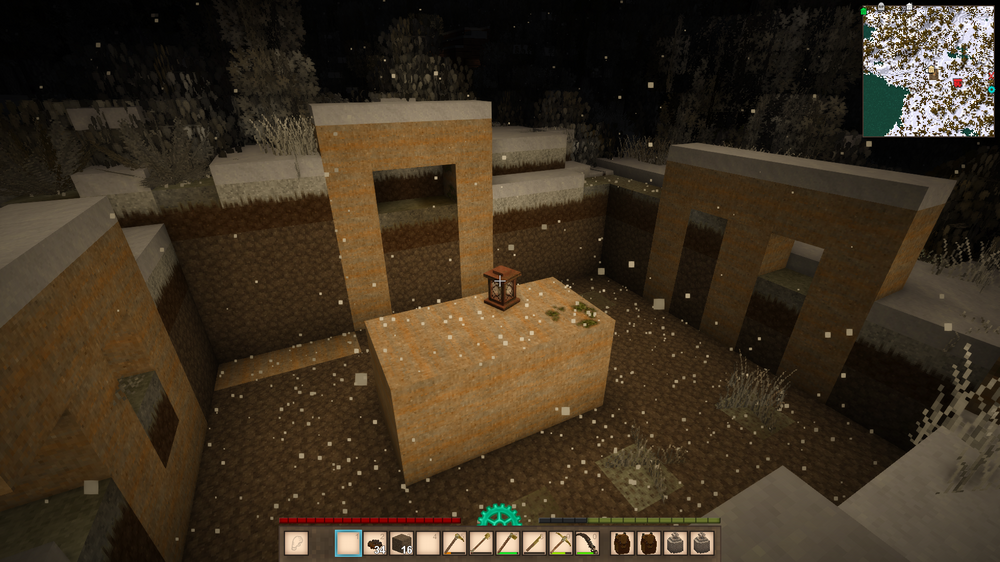Click the red square marker on the minimap
Screen dimensions: 1000x562
tap(957, 83)
